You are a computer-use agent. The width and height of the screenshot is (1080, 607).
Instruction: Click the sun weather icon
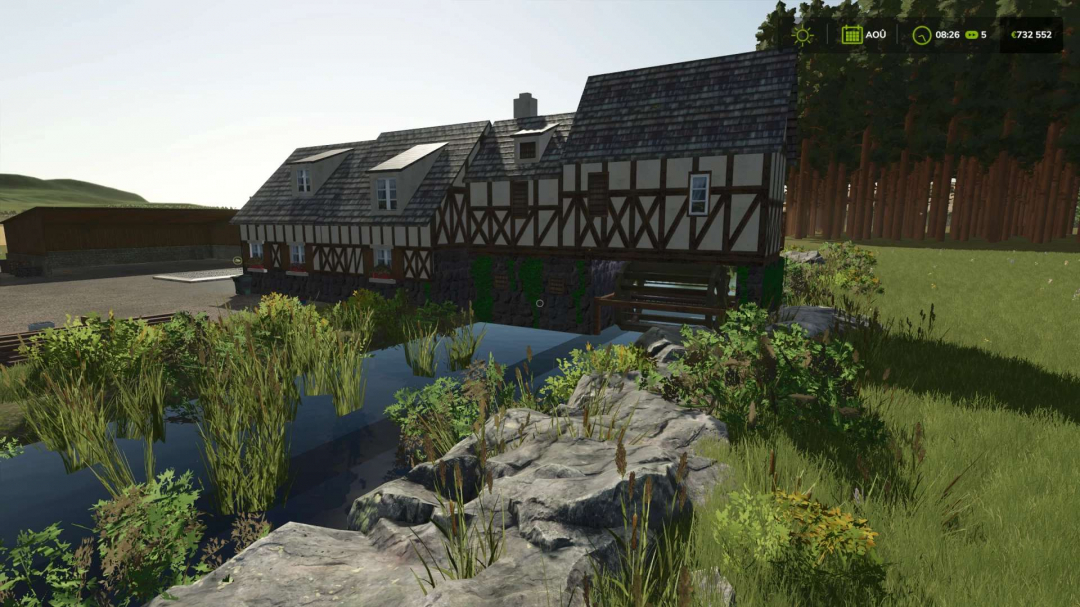pyautogui.click(x=802, y=35)
